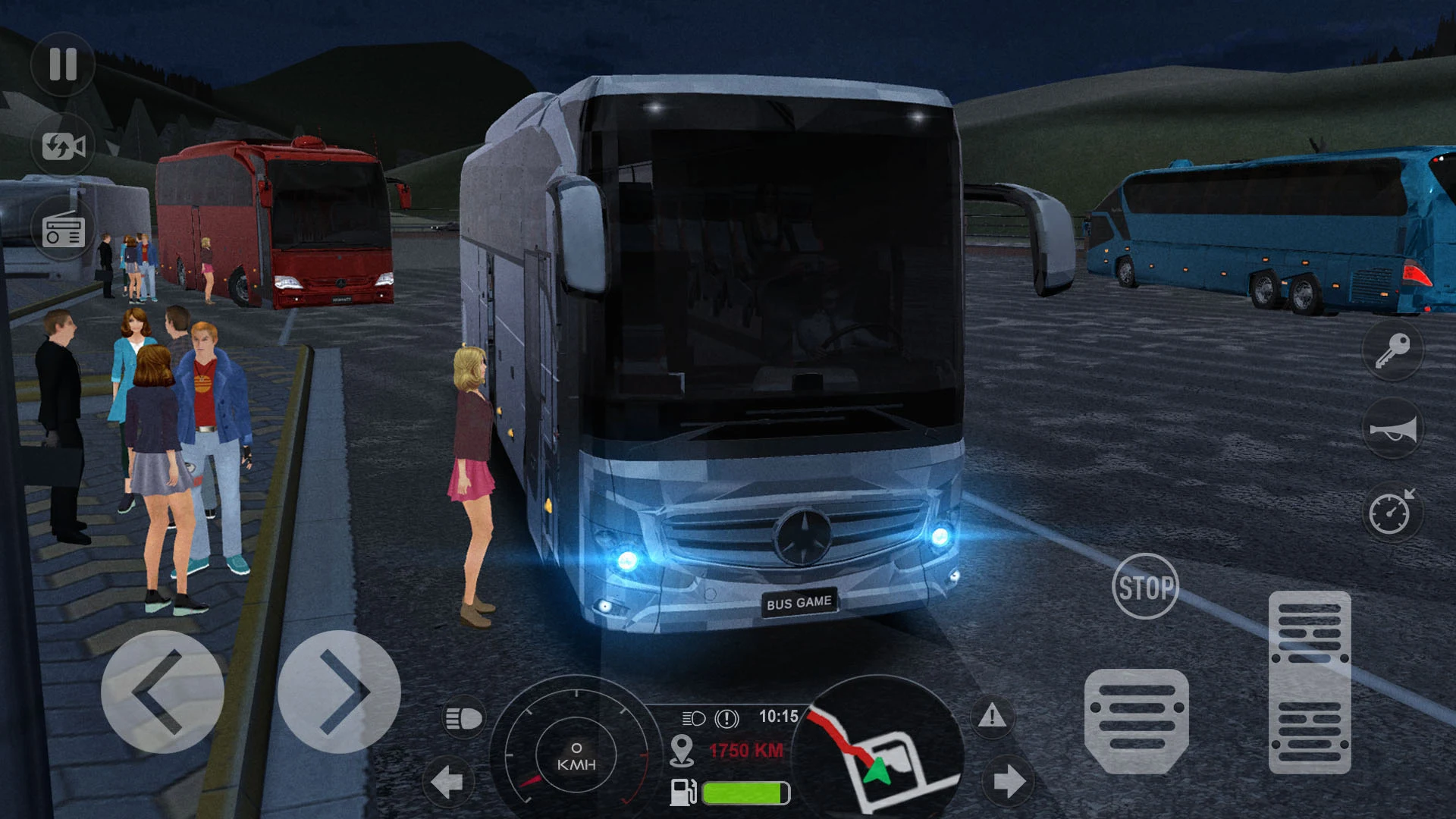This screenshot has height=819, width=1456.
Task: Pause the game
Action: click(x=63, y=64)
